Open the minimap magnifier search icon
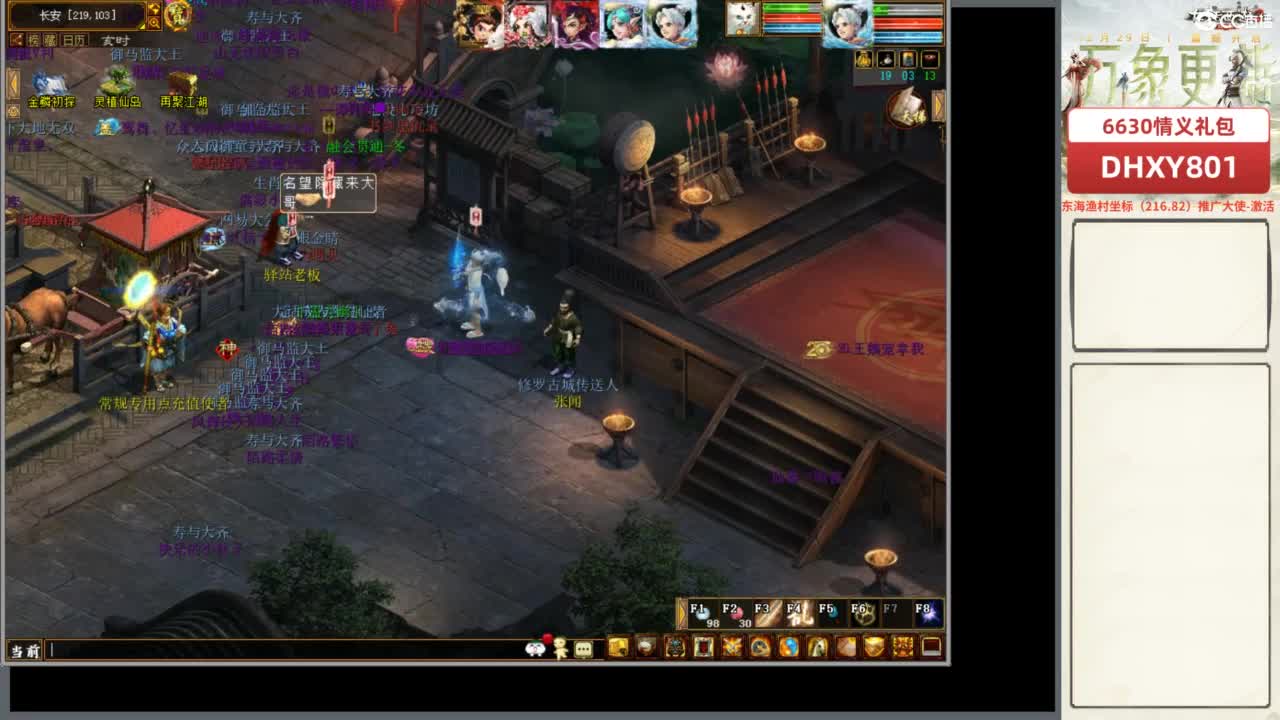The image size is (1280, 720). (155, 23)
